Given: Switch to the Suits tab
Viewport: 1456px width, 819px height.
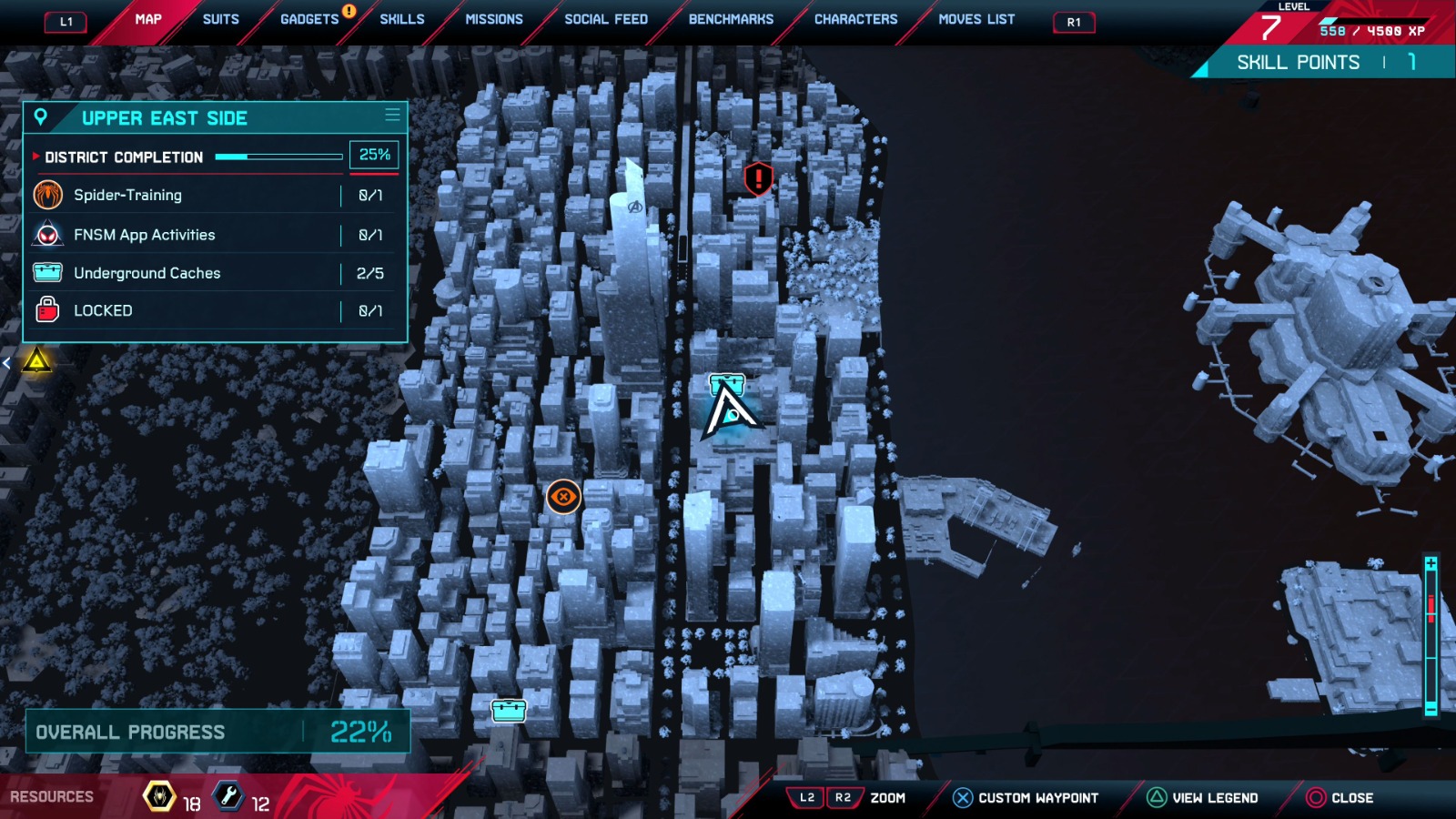Looking at the screenshot, I should tap(220, 19).
